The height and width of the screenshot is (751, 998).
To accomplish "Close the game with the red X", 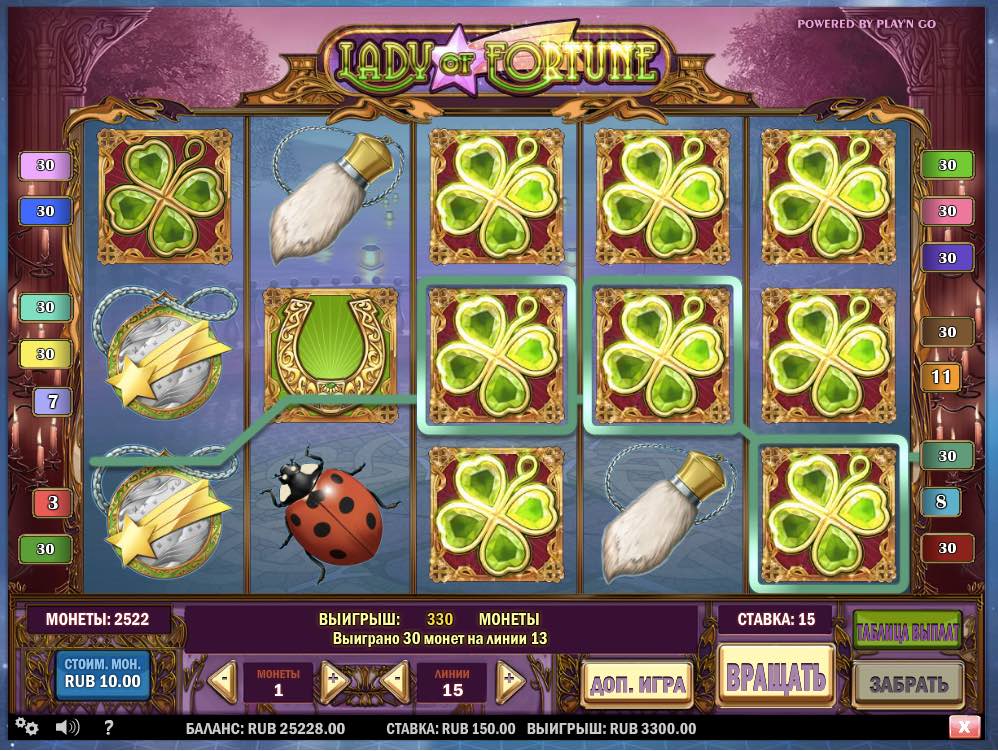I will pyautogui.click(x=963, y=727).
